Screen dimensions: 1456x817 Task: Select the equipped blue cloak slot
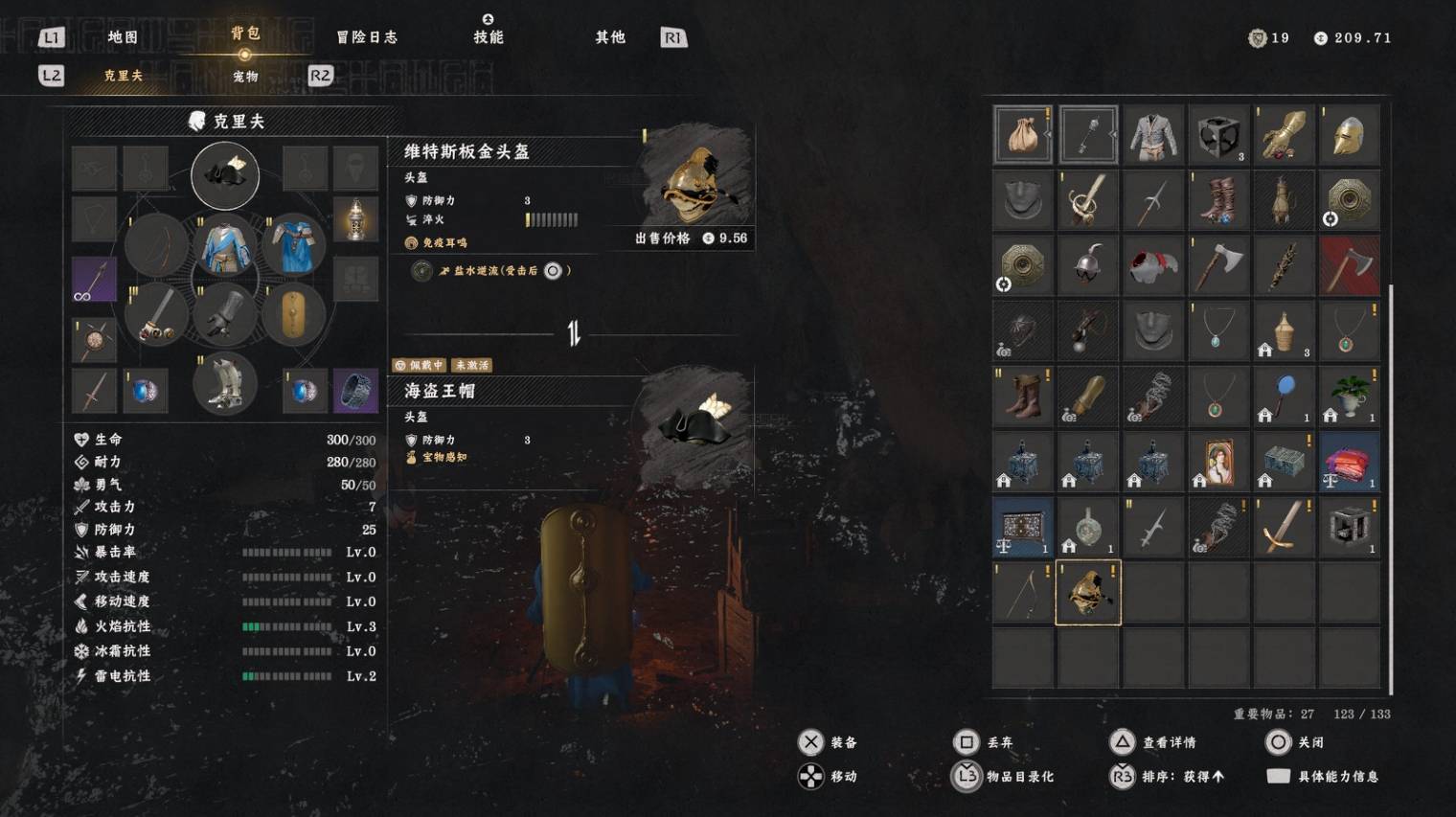click(x=293, y=244)
